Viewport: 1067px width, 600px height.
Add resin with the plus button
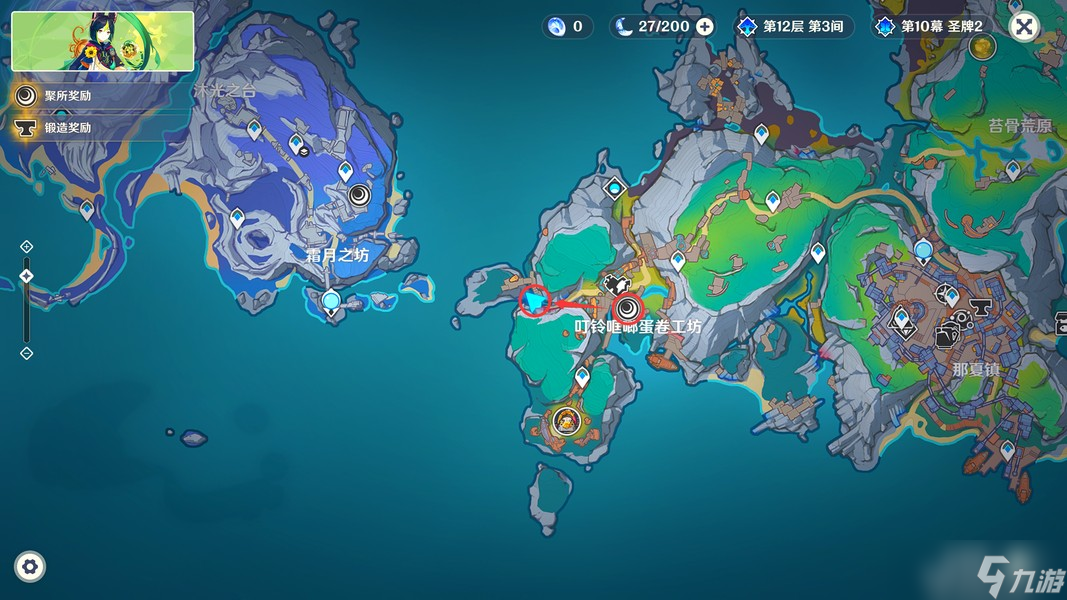point(705,27)
